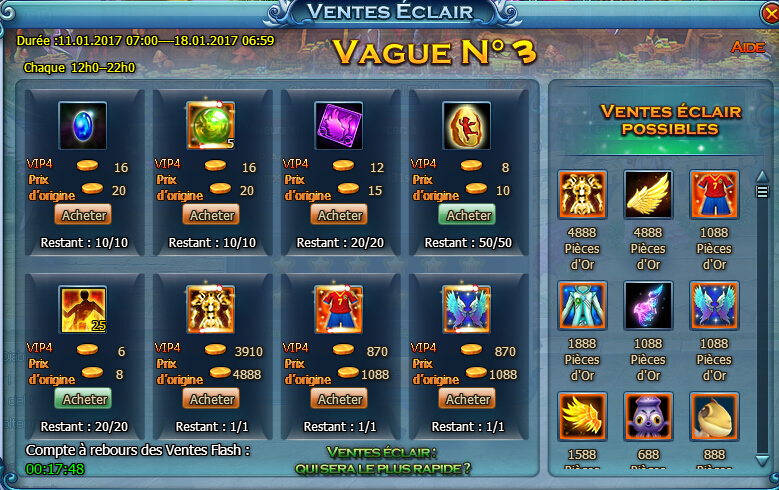Buy the blue gem for 16 gold
This screenshot has height=490, width=779.
(84, 215)
